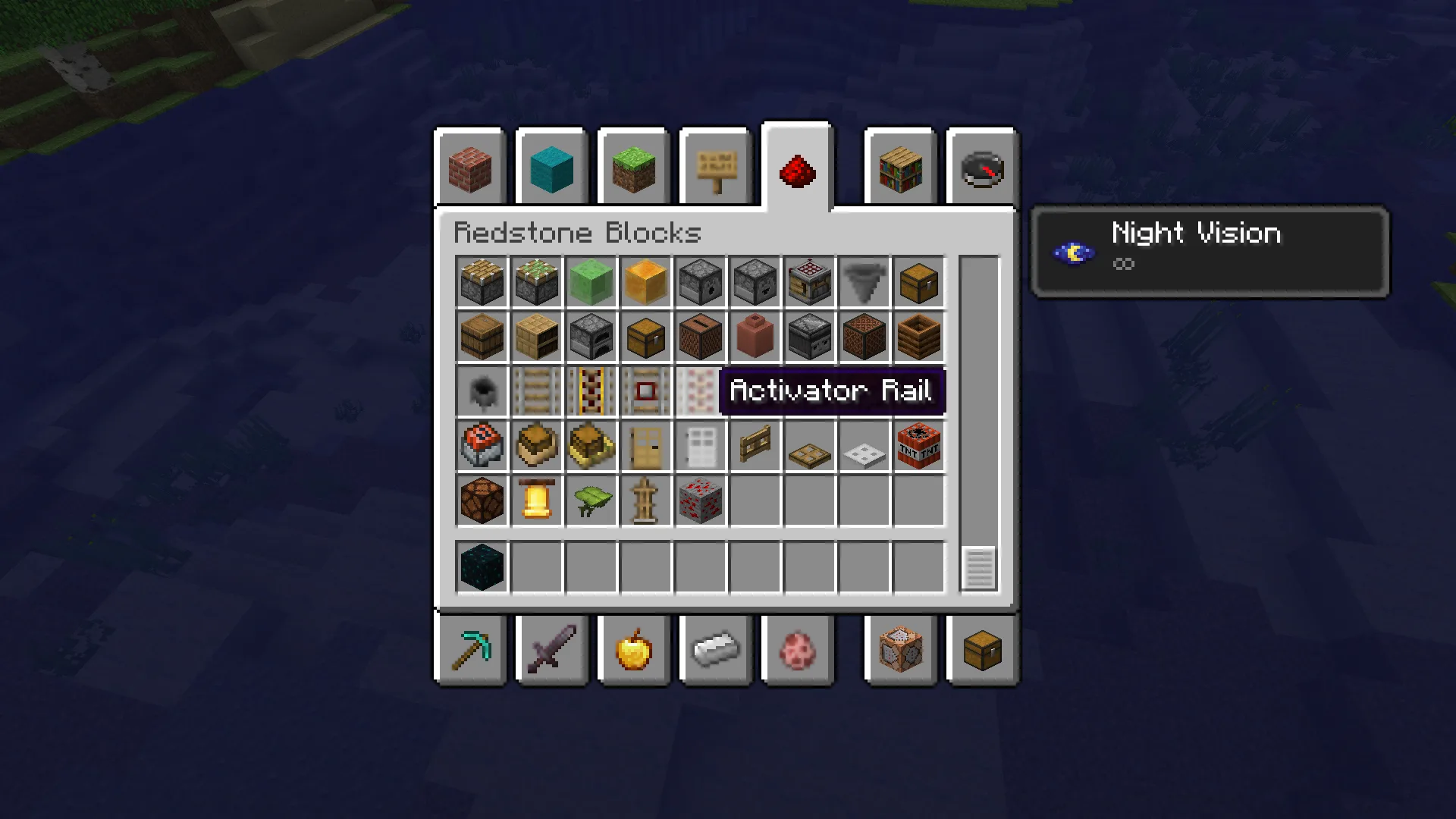Select the sculk block in the hotbar
This screenshot has width=1456, height=819.
[482, 567]
